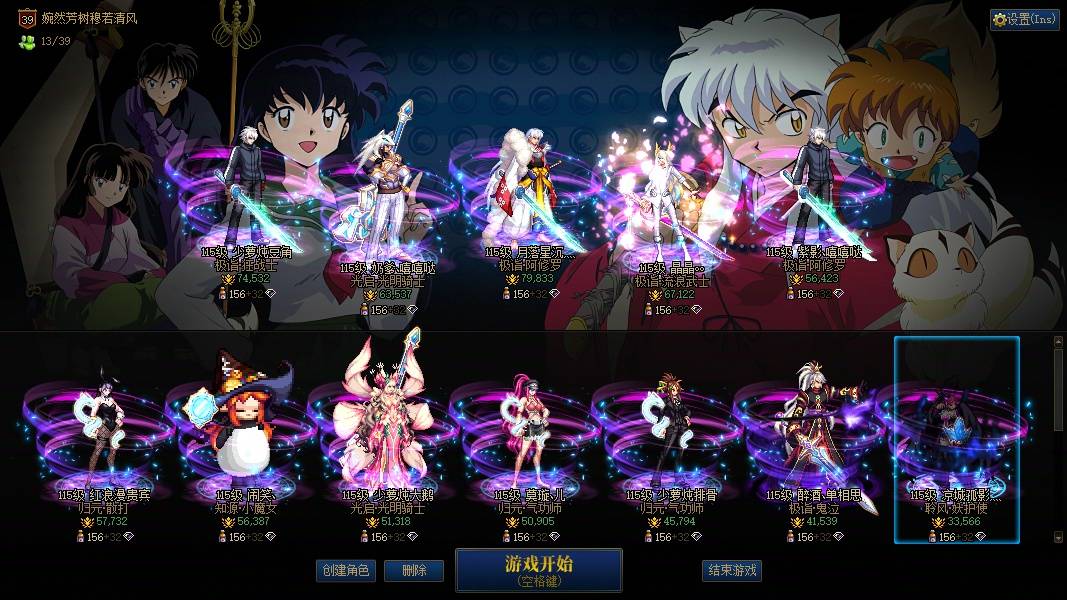
Task: Open the 设置 settings button
Action: click(1024, 19)
